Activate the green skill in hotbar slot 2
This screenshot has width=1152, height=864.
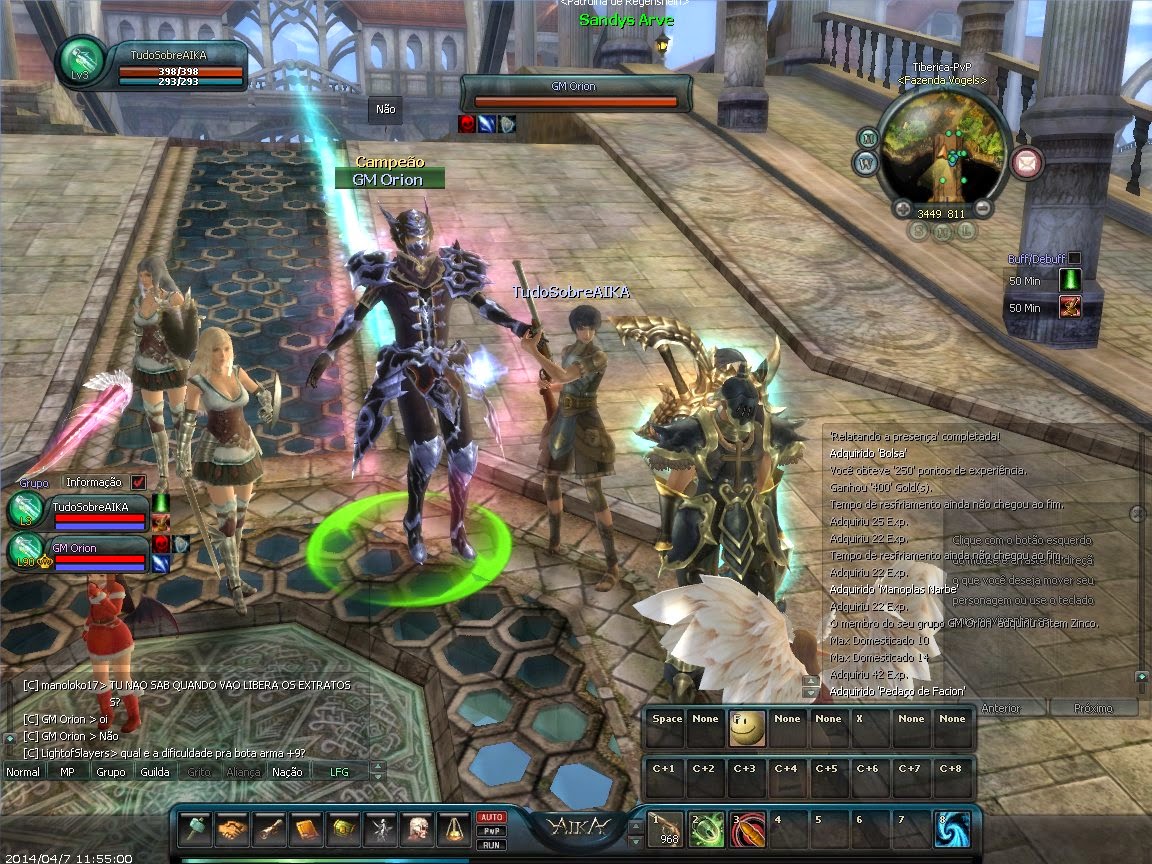706,830
